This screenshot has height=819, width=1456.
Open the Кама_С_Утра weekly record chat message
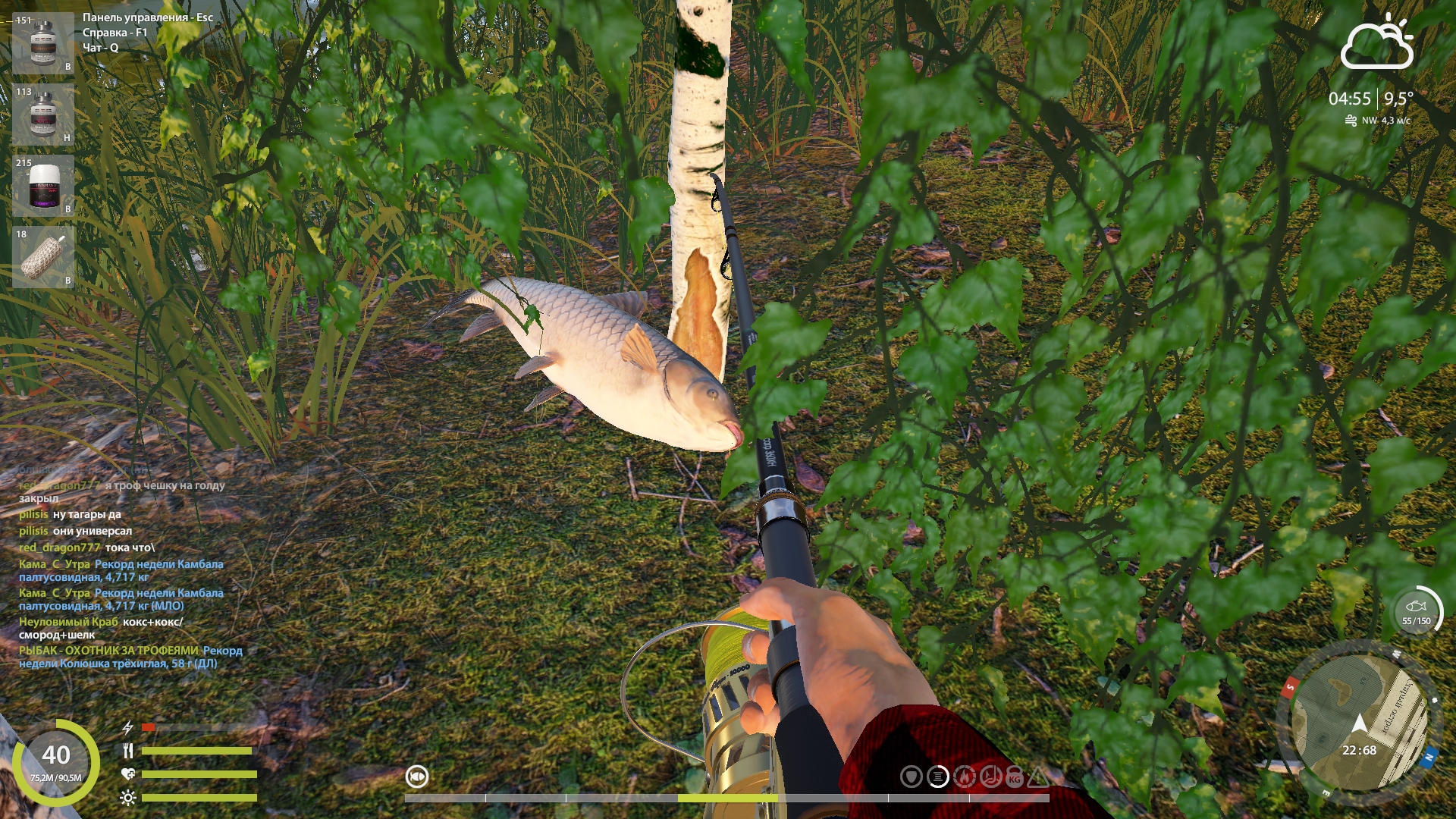[121, 570]
